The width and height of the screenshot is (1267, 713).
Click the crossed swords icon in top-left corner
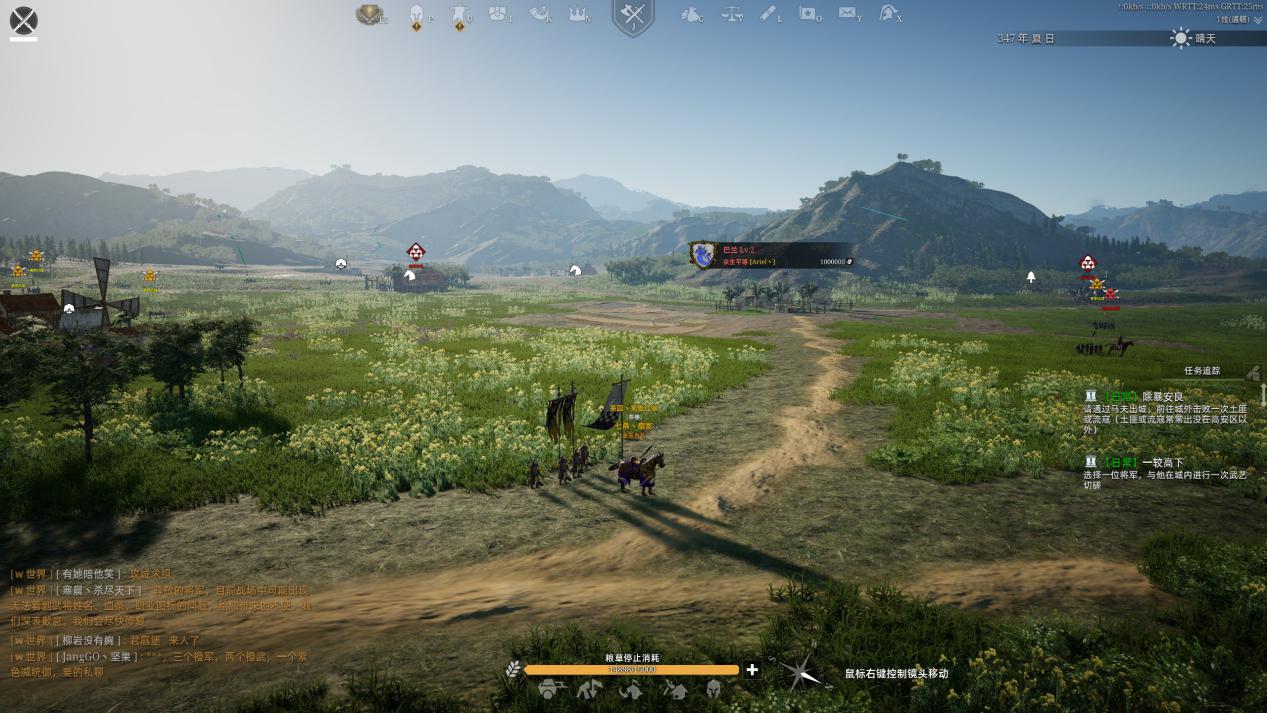[23, 20]
